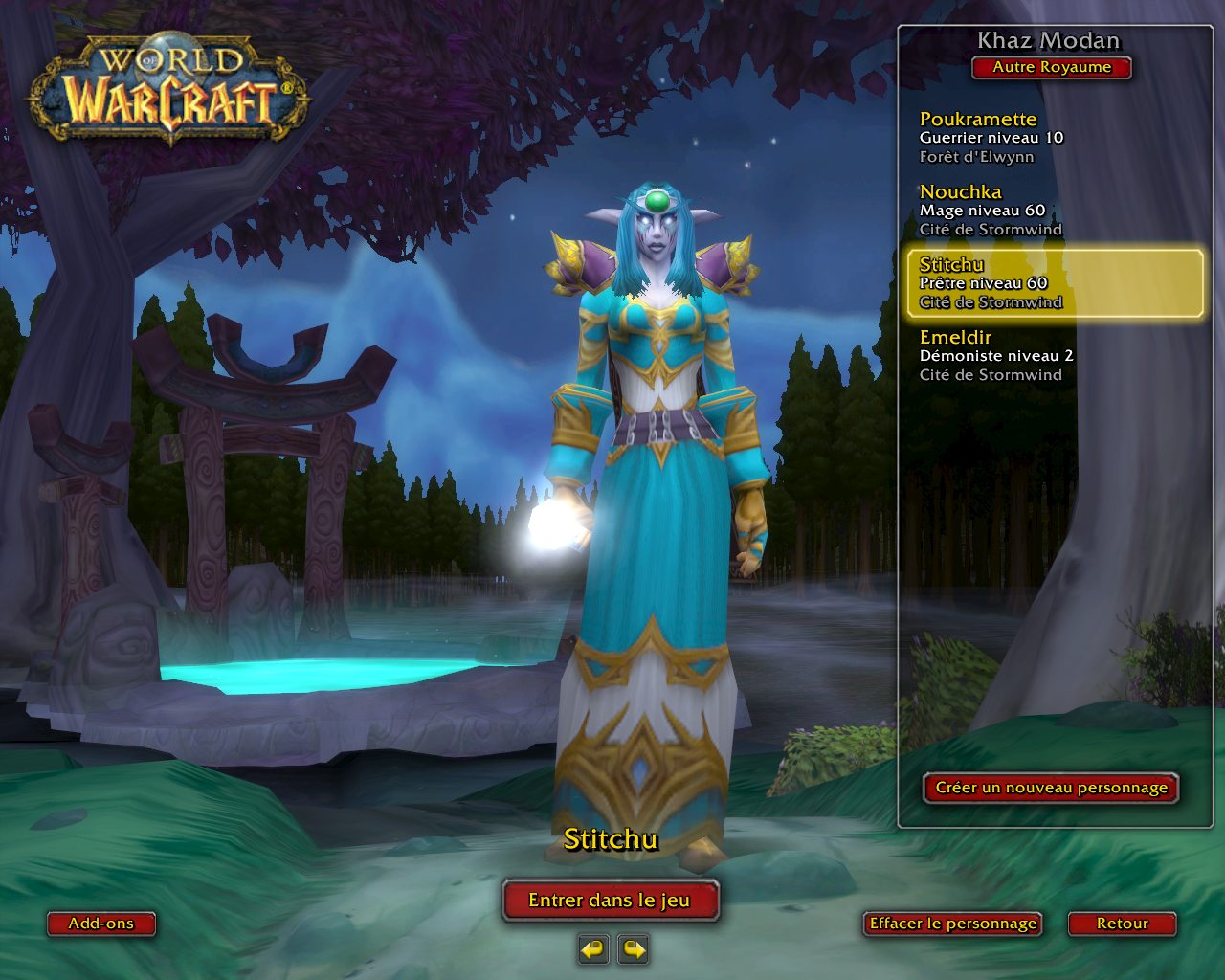This screenshot has width=1225, height=980.
Task: Pick the warlock Emeldir from the list
Action: (995, 355)
